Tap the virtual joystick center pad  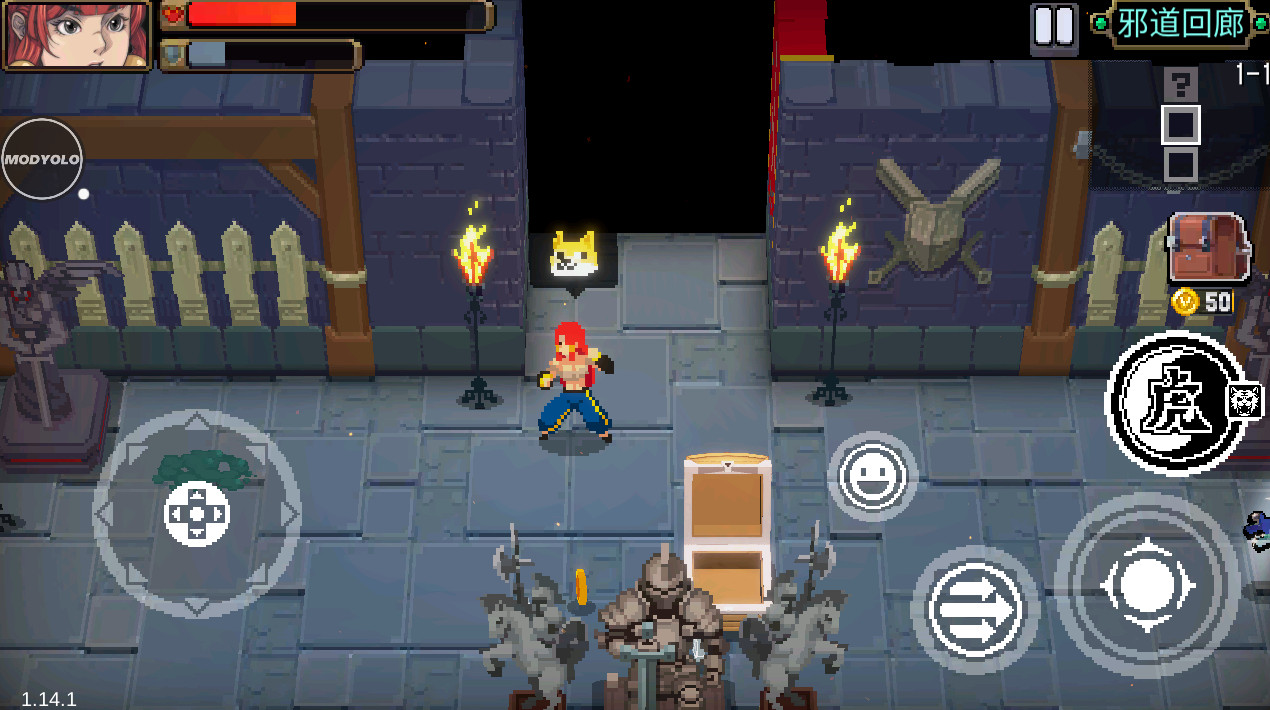[x=197, y=514]
